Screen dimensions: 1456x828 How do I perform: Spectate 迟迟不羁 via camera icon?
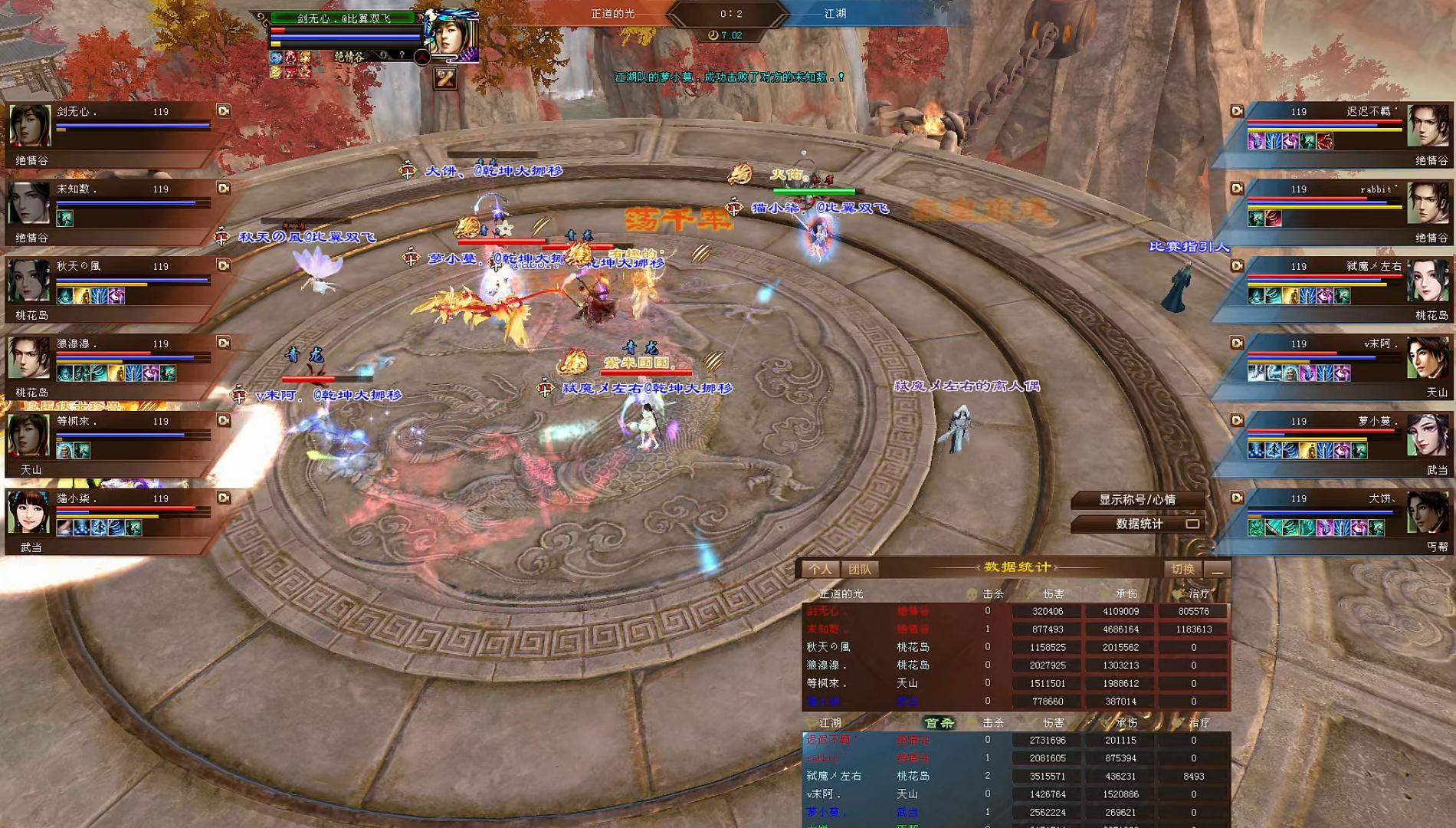coord(1237,111)
